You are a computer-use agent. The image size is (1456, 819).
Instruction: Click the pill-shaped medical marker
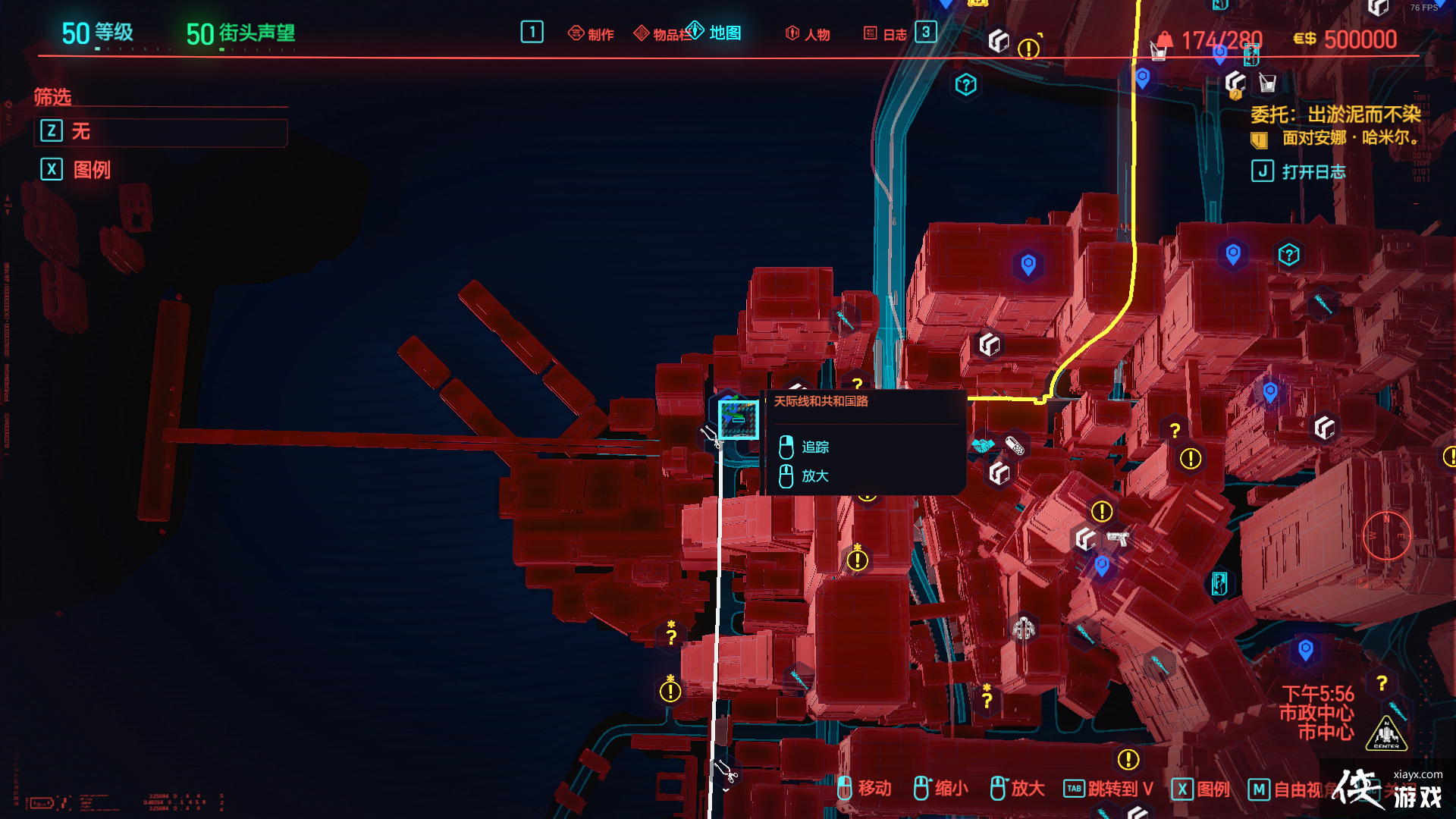1014,445
